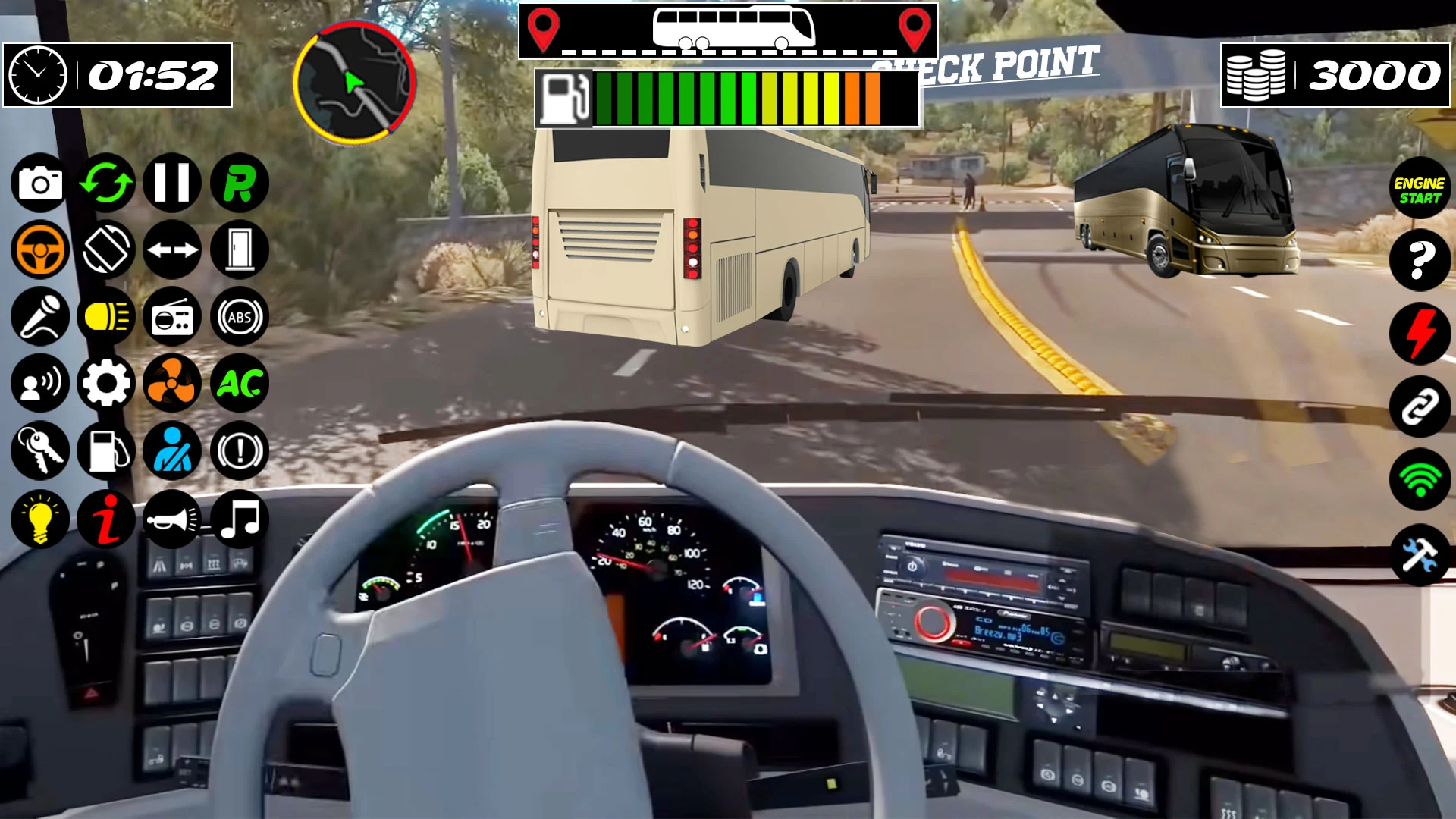Switch to steering wheel control mode
The image size is (1456, 819).
pyautogui.click(x=39, y=249)
